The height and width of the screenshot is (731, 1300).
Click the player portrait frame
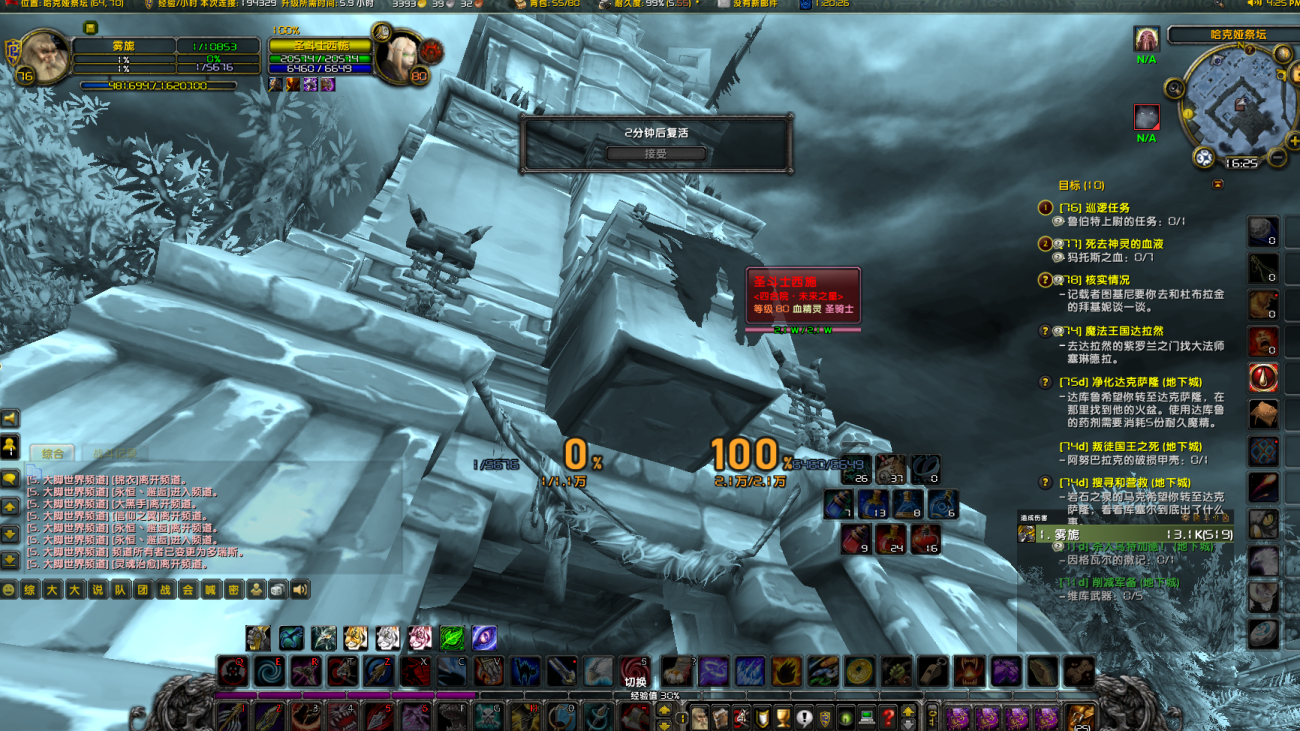[43, 58]
